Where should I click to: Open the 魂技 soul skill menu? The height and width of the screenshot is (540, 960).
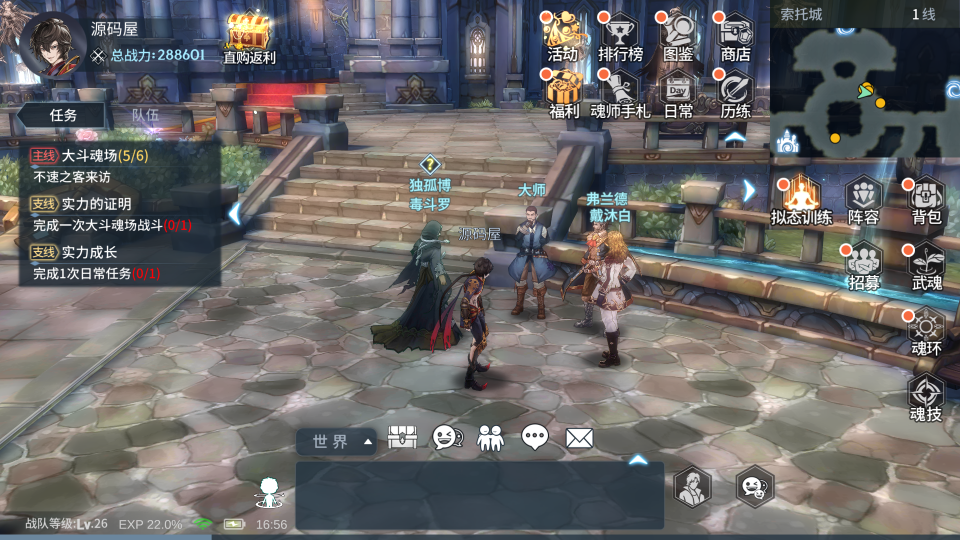coord(926,397)
